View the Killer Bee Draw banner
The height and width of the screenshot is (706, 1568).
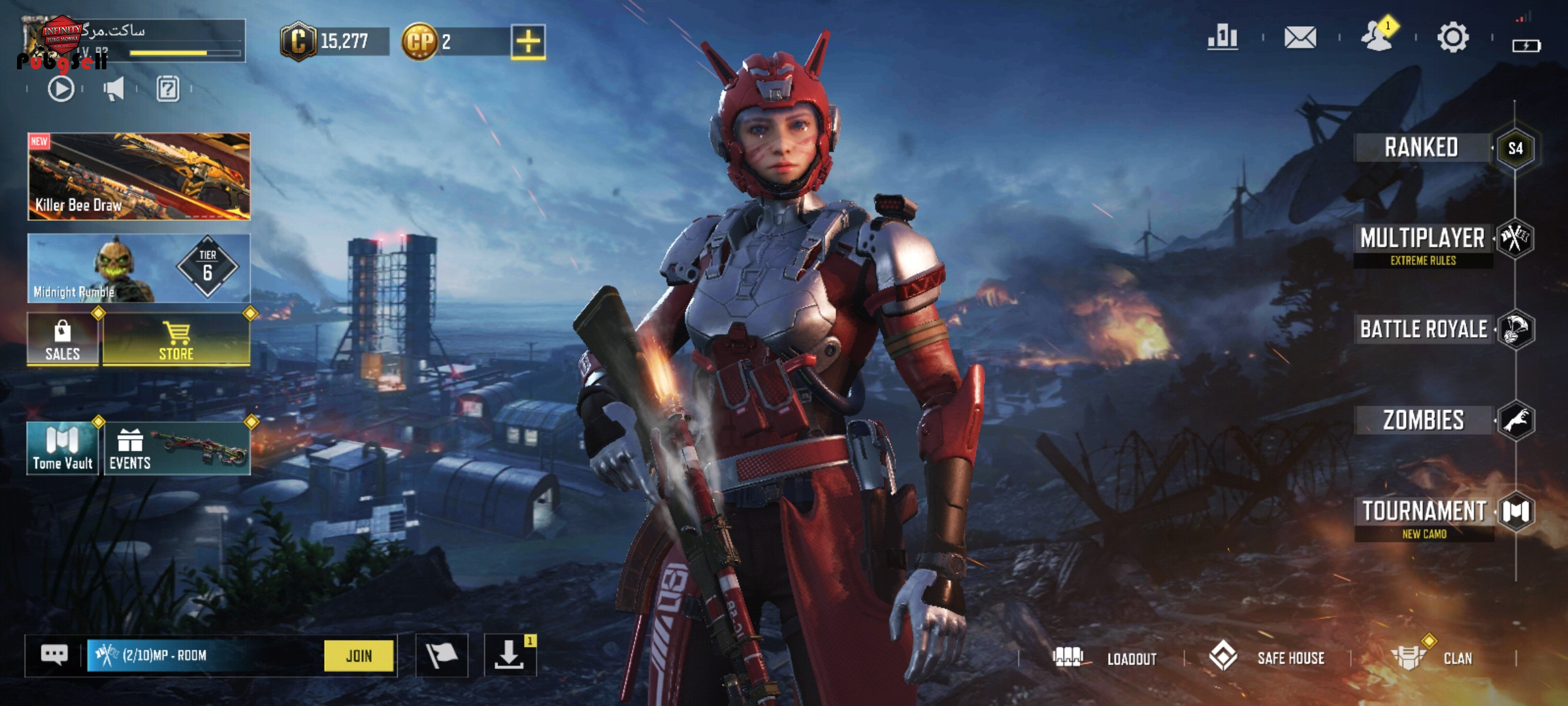pos(139,176)
